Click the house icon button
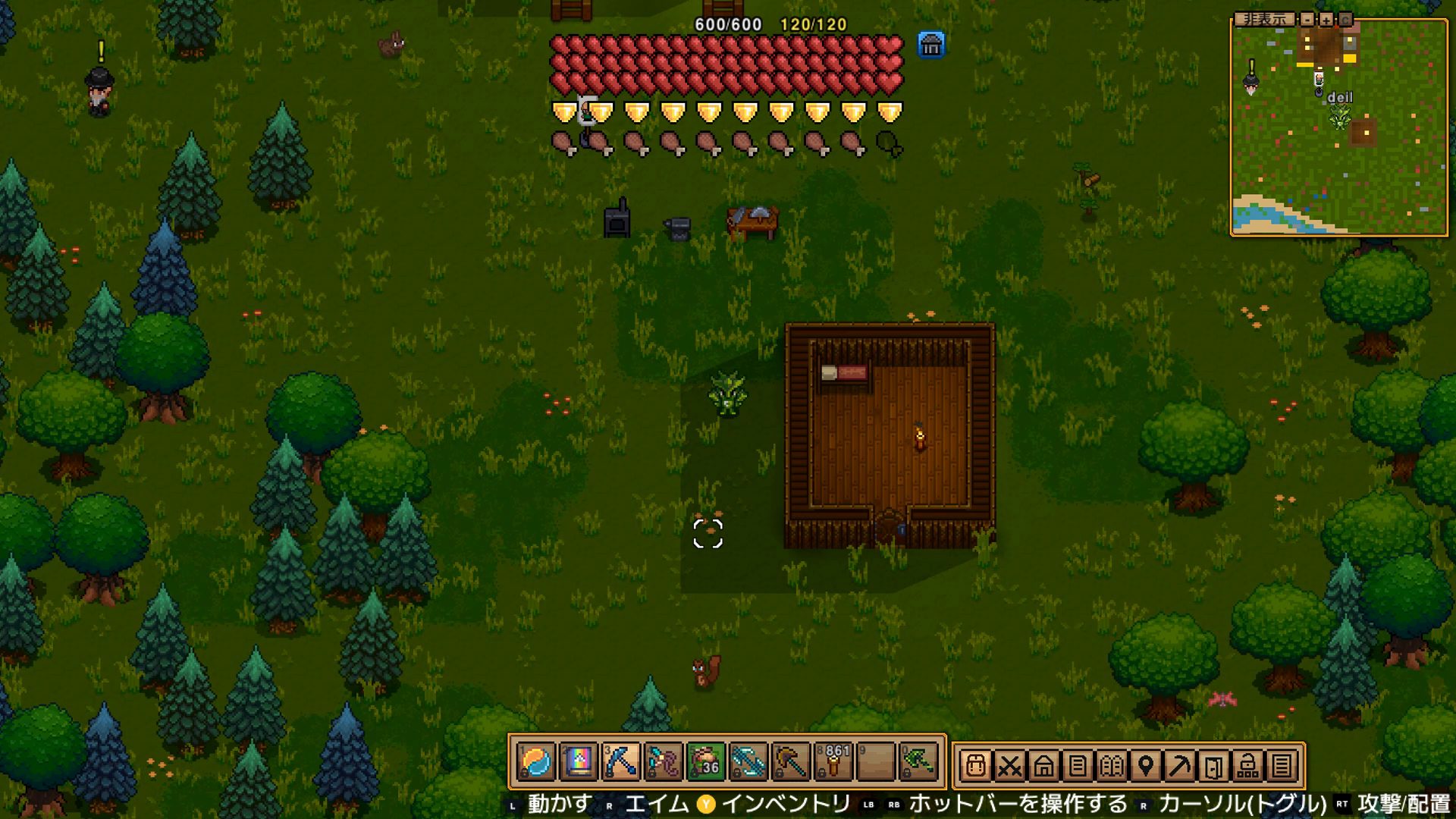The height and width of the screenshot is (819, 1456). 1043,766
